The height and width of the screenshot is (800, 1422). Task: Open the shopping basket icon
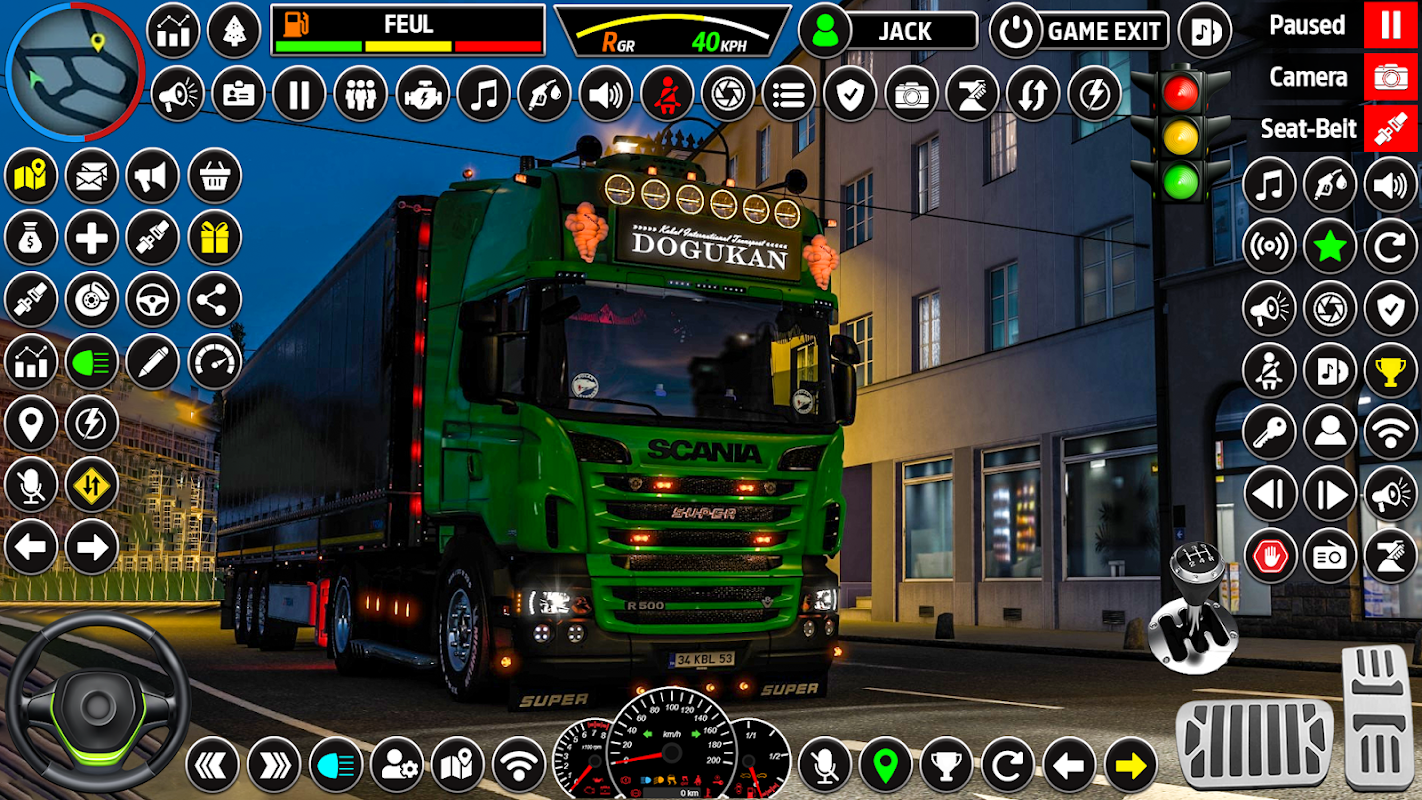(215, 176)
